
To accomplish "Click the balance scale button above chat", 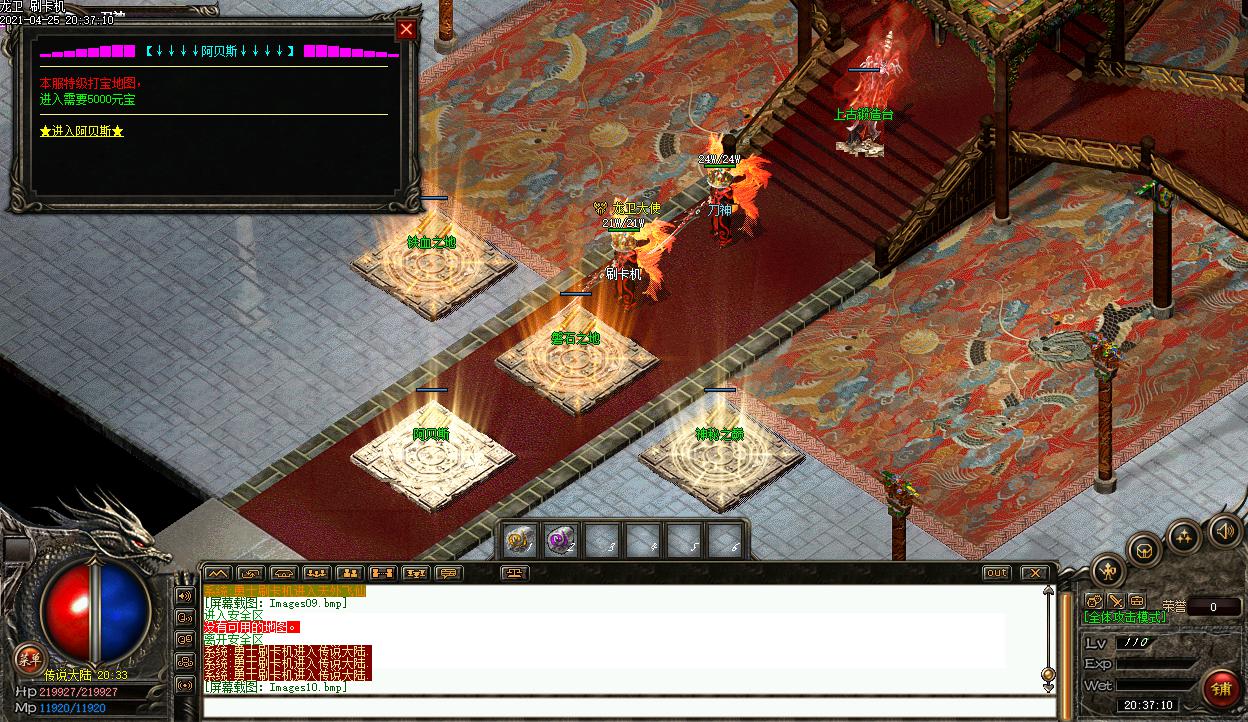I will (515, 573).
